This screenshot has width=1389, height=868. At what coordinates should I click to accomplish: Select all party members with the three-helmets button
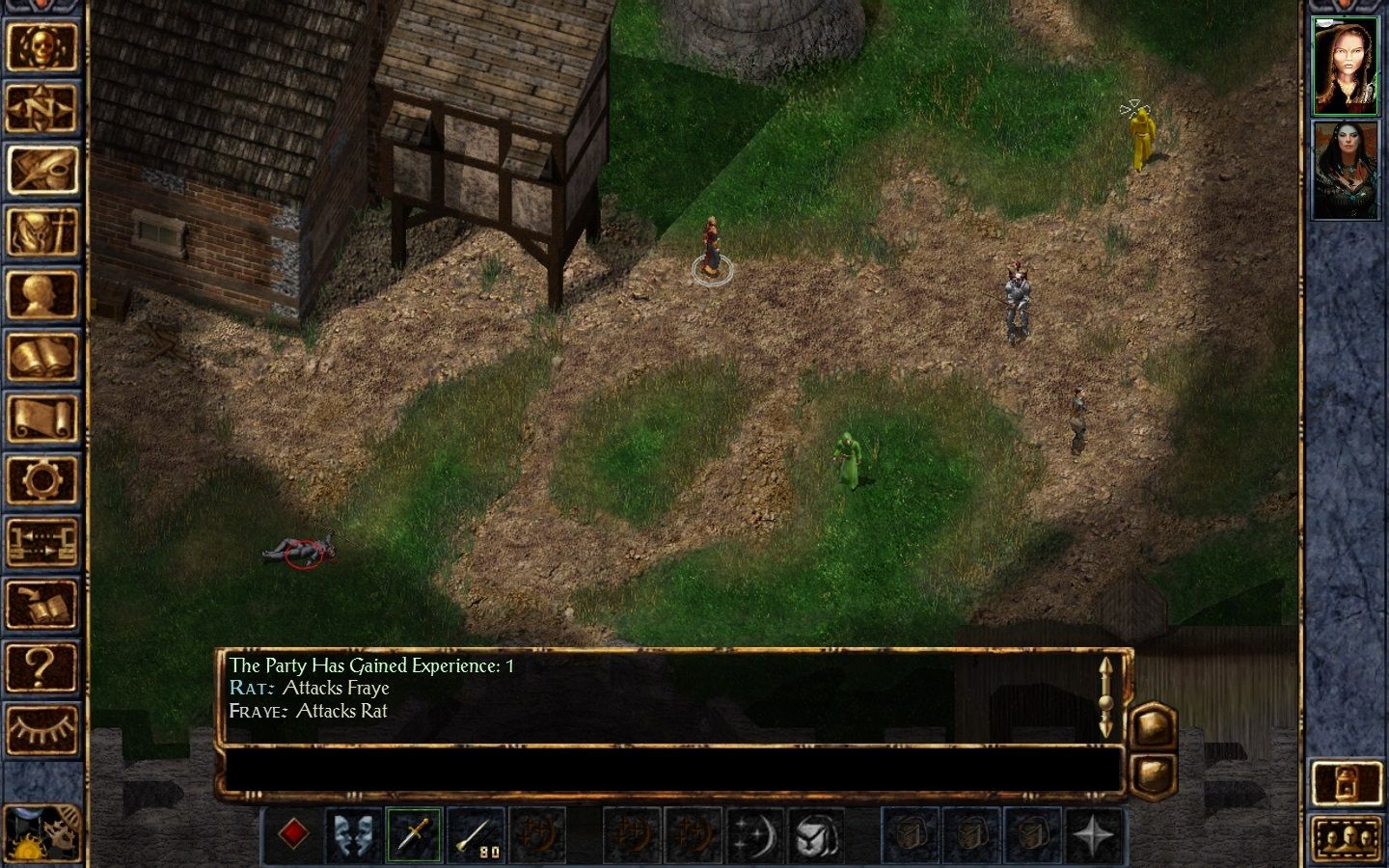point(1346,837)
